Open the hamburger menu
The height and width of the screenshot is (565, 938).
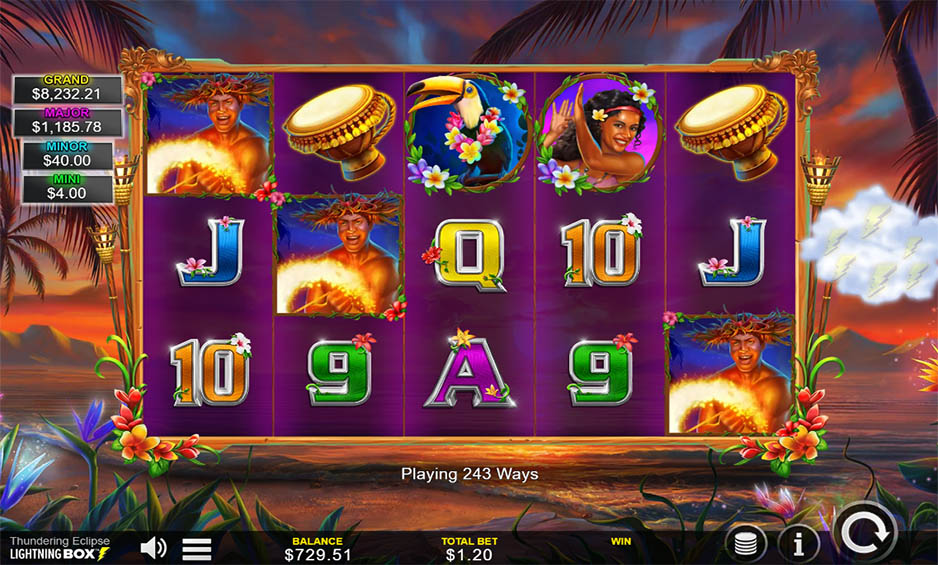click(196, 548)
